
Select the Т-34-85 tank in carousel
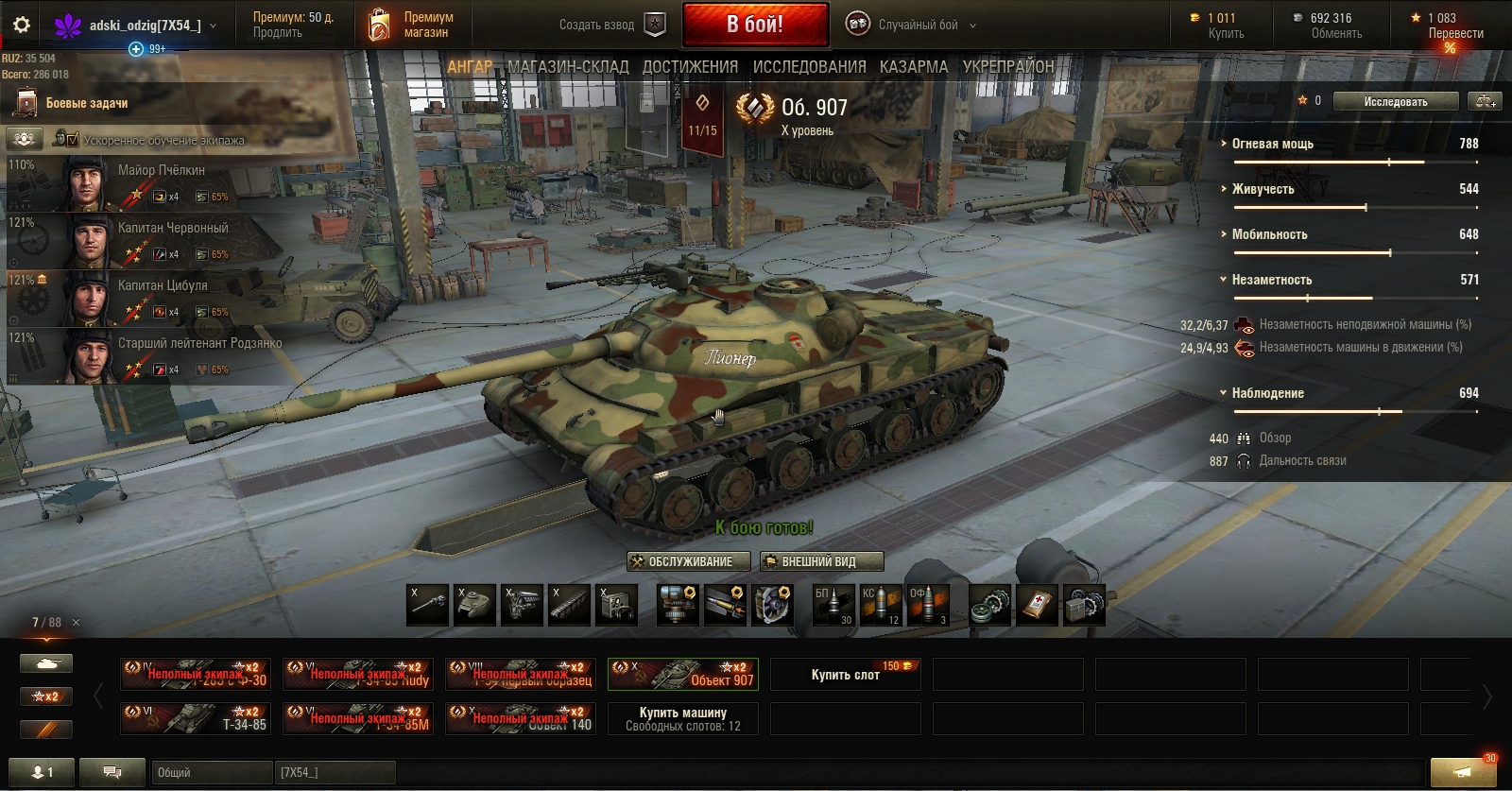[196, 719]
